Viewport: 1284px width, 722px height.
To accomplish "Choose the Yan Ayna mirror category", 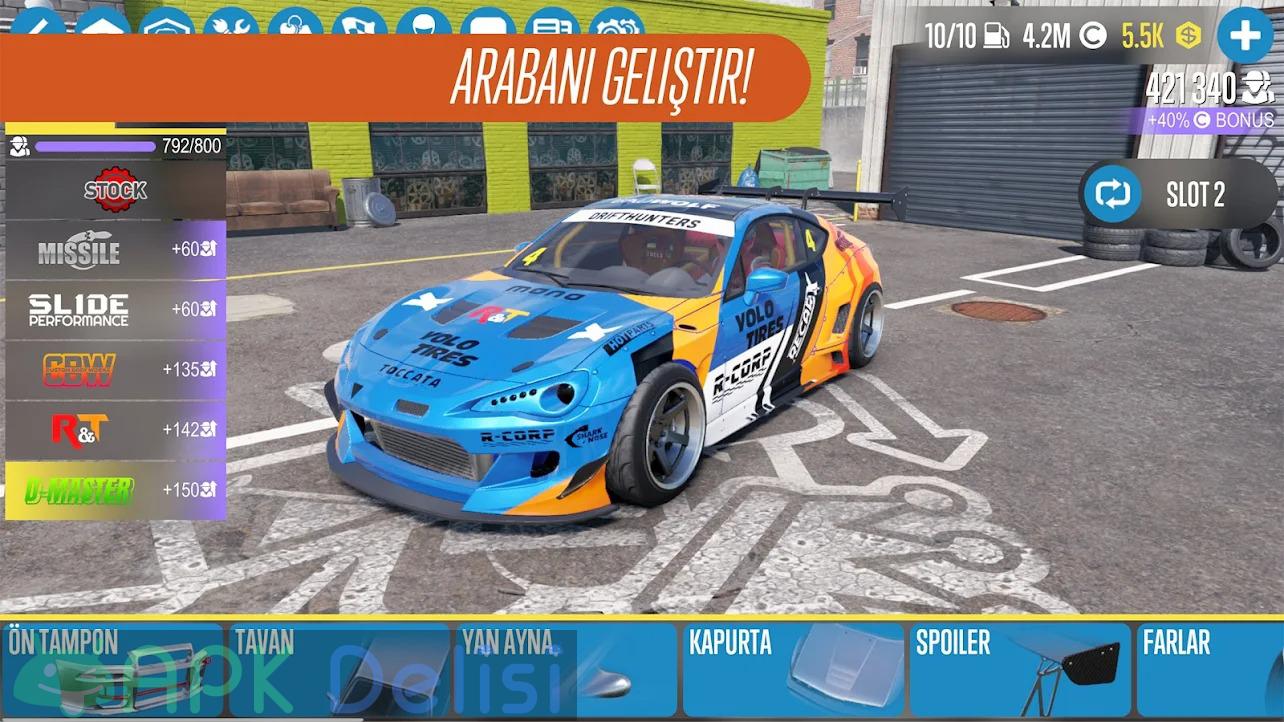I will (567, 670).
